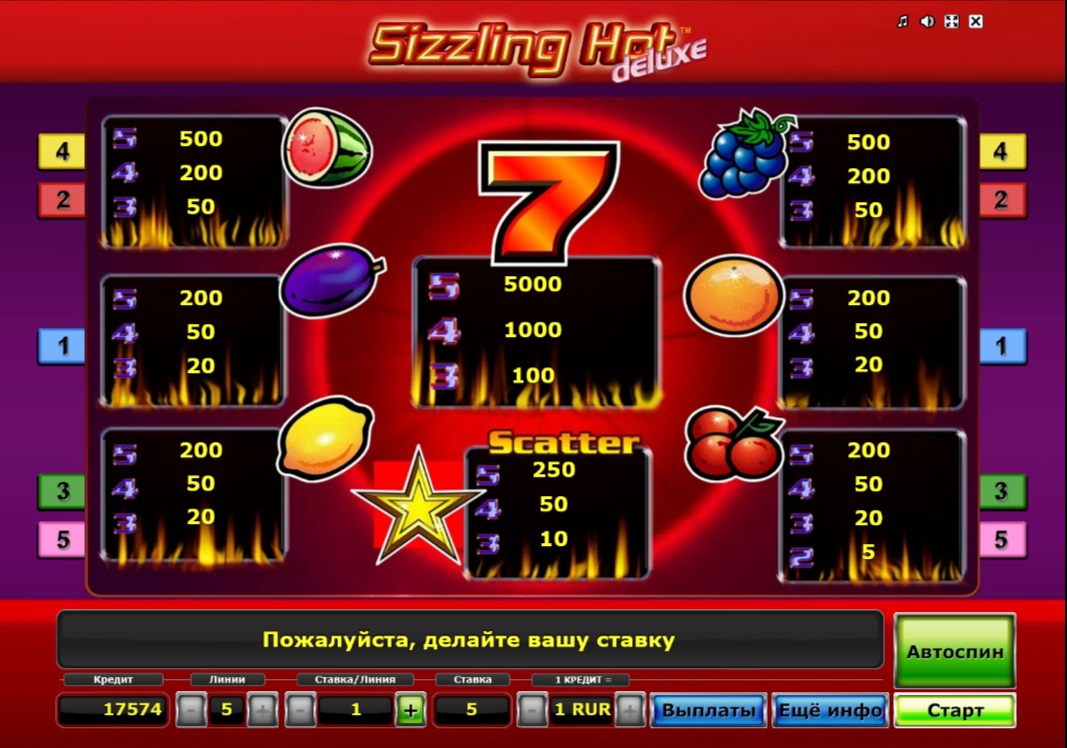
Task: Increase the Ставка/Линия bet per line
Action: click(x=410, y=711)
